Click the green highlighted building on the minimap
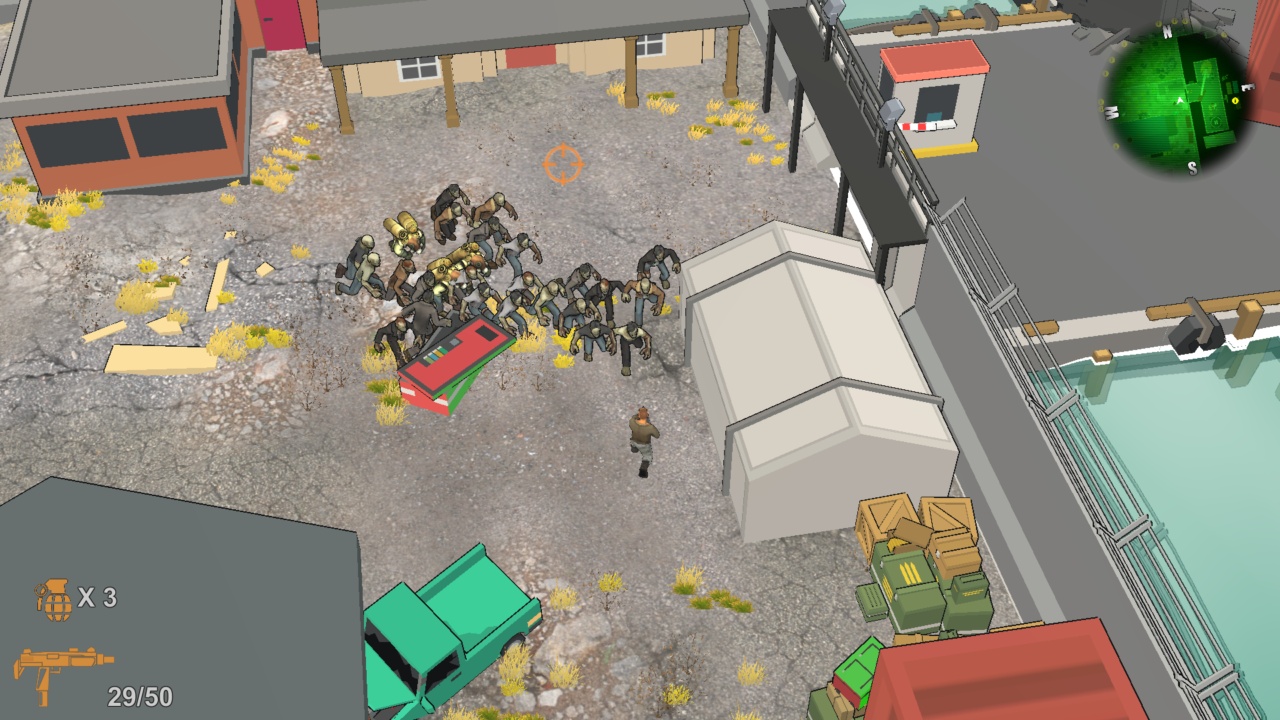This screenshot has width=1280, height=720. tap(1208, 70)
